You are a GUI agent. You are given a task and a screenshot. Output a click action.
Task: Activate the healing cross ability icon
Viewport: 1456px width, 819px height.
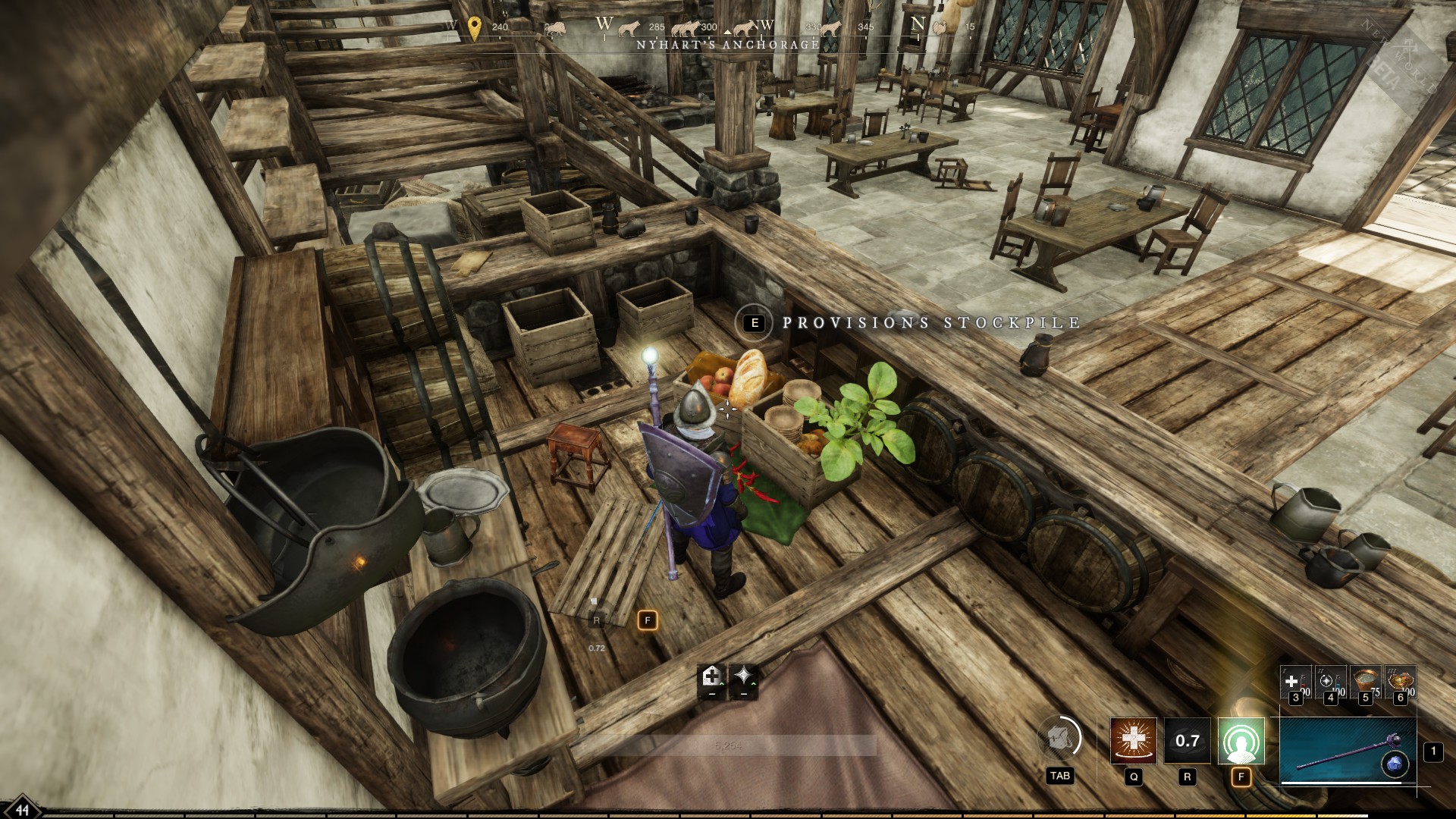tap(1134, 740)
